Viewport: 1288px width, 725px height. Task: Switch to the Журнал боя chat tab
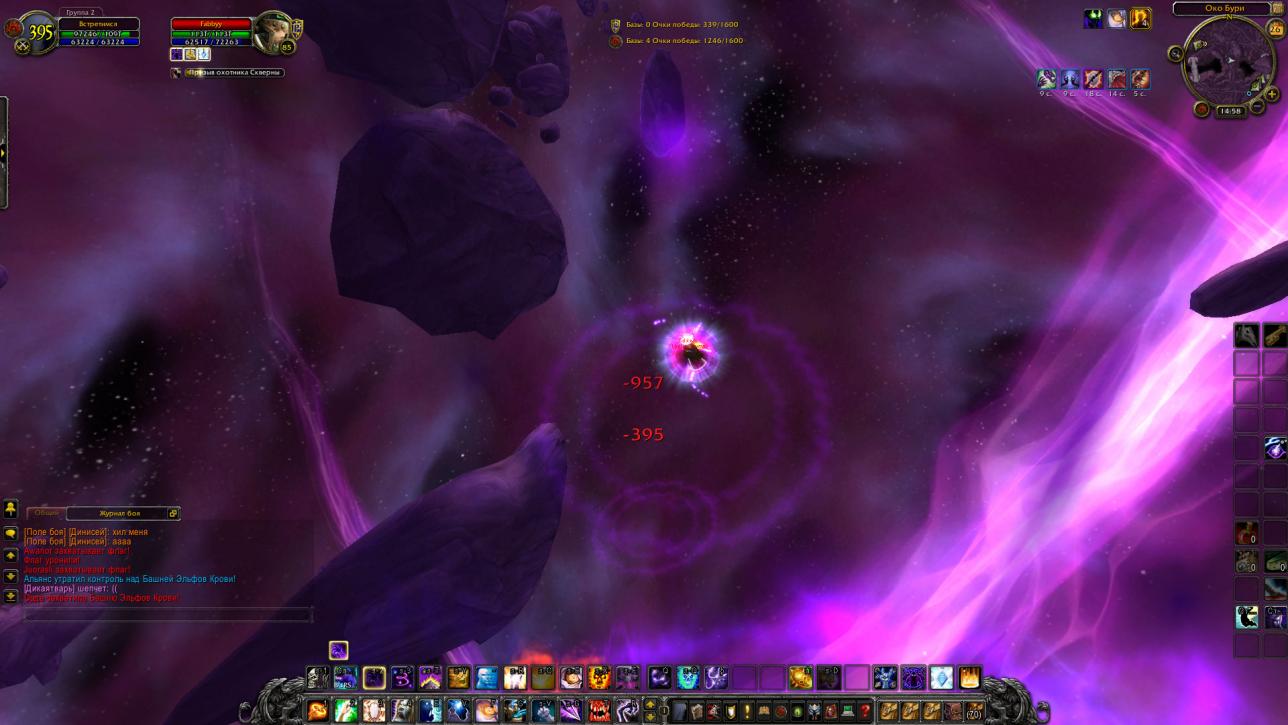pos(120,513)
